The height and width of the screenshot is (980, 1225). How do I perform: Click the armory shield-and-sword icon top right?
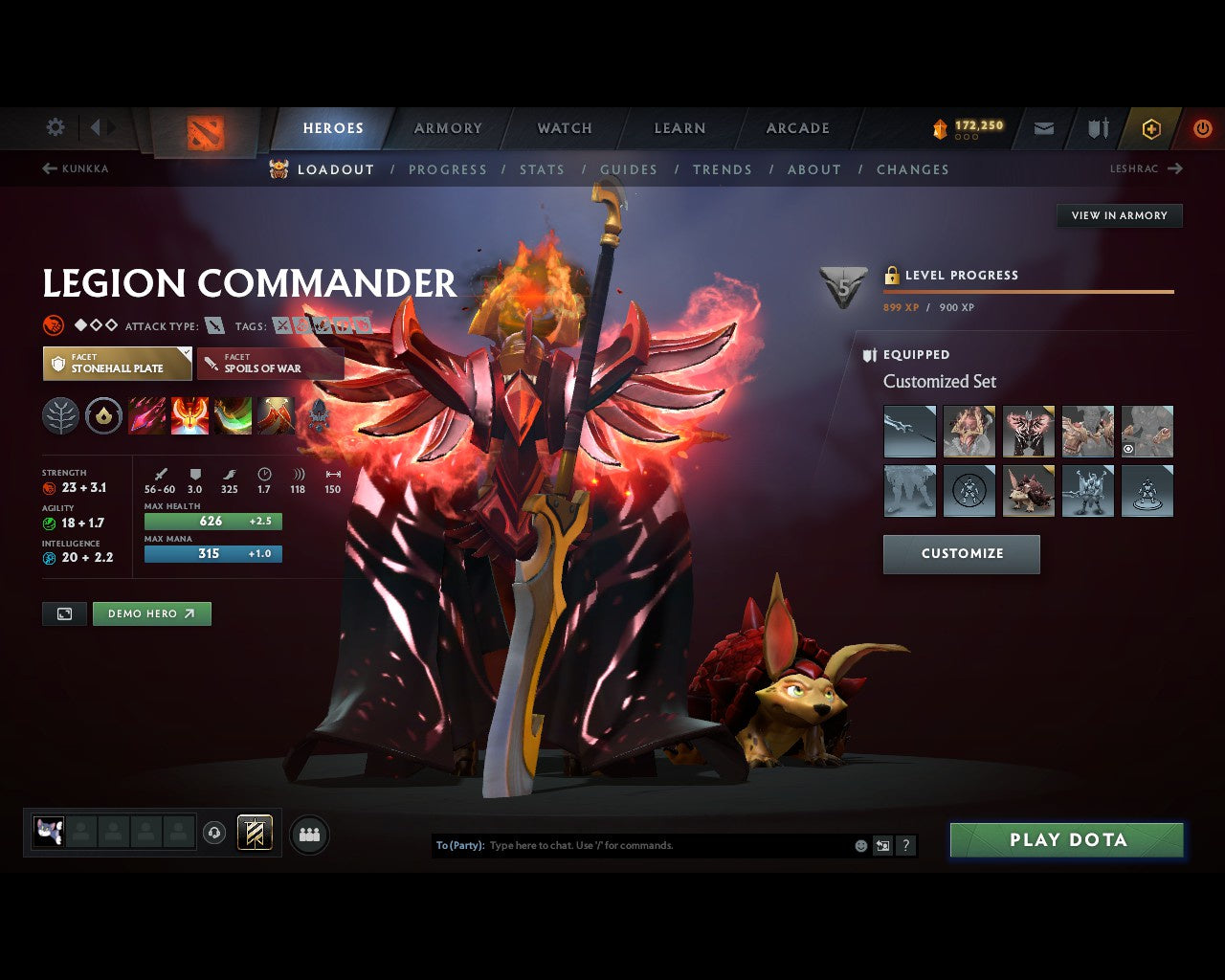pyautogui.click(x=1097, y=127)
